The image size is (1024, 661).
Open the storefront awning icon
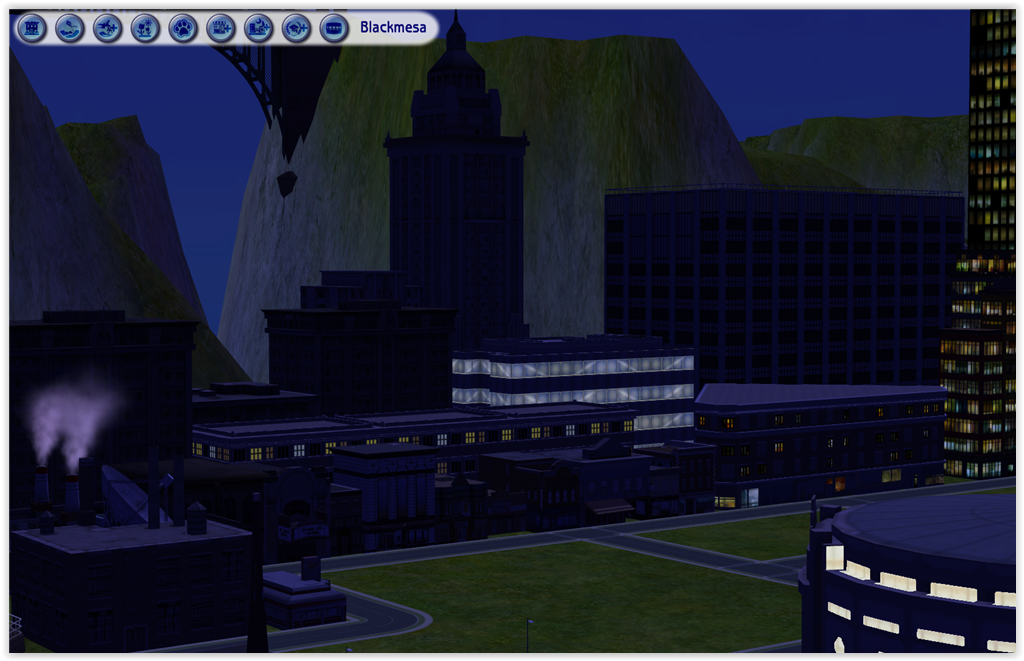[334, 28]
